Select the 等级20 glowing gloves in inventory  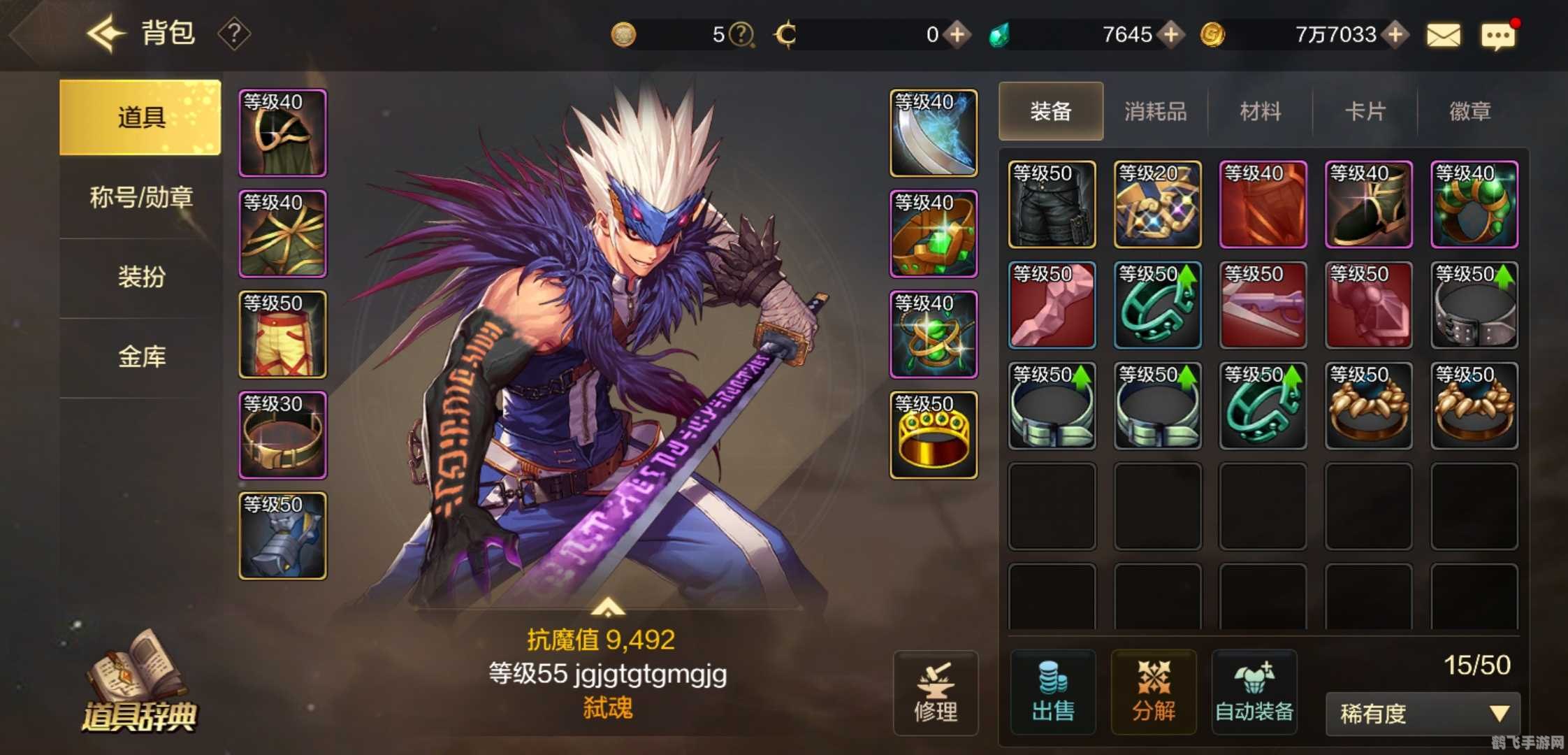1157,204
